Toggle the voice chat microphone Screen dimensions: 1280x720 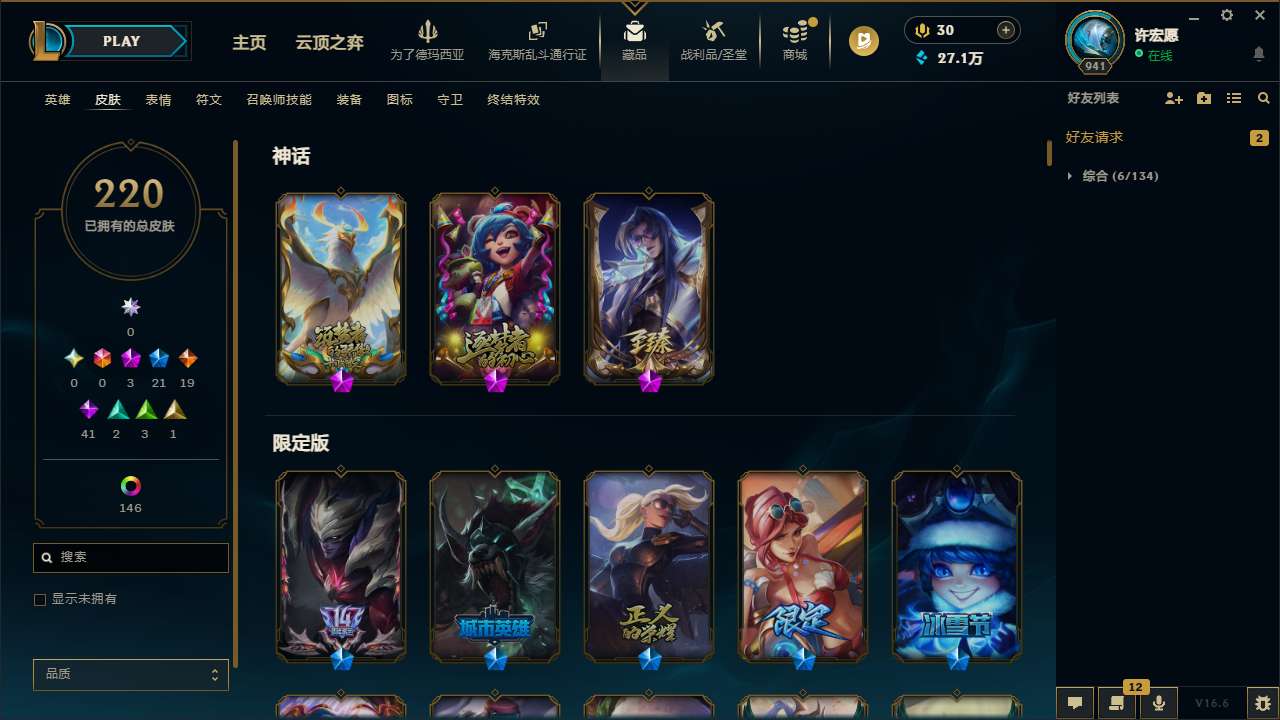point(1158,702)
